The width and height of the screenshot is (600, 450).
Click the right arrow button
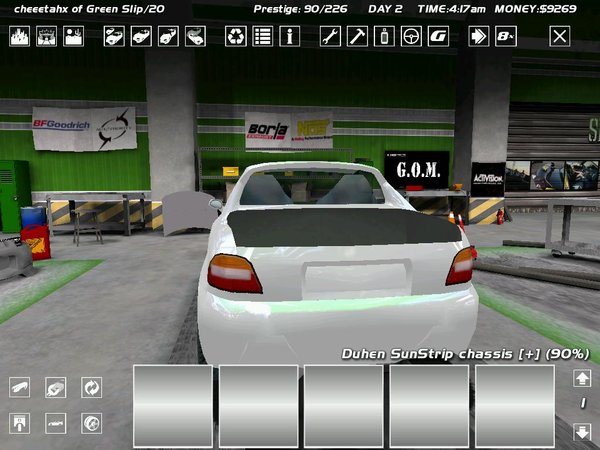(479, 37)
